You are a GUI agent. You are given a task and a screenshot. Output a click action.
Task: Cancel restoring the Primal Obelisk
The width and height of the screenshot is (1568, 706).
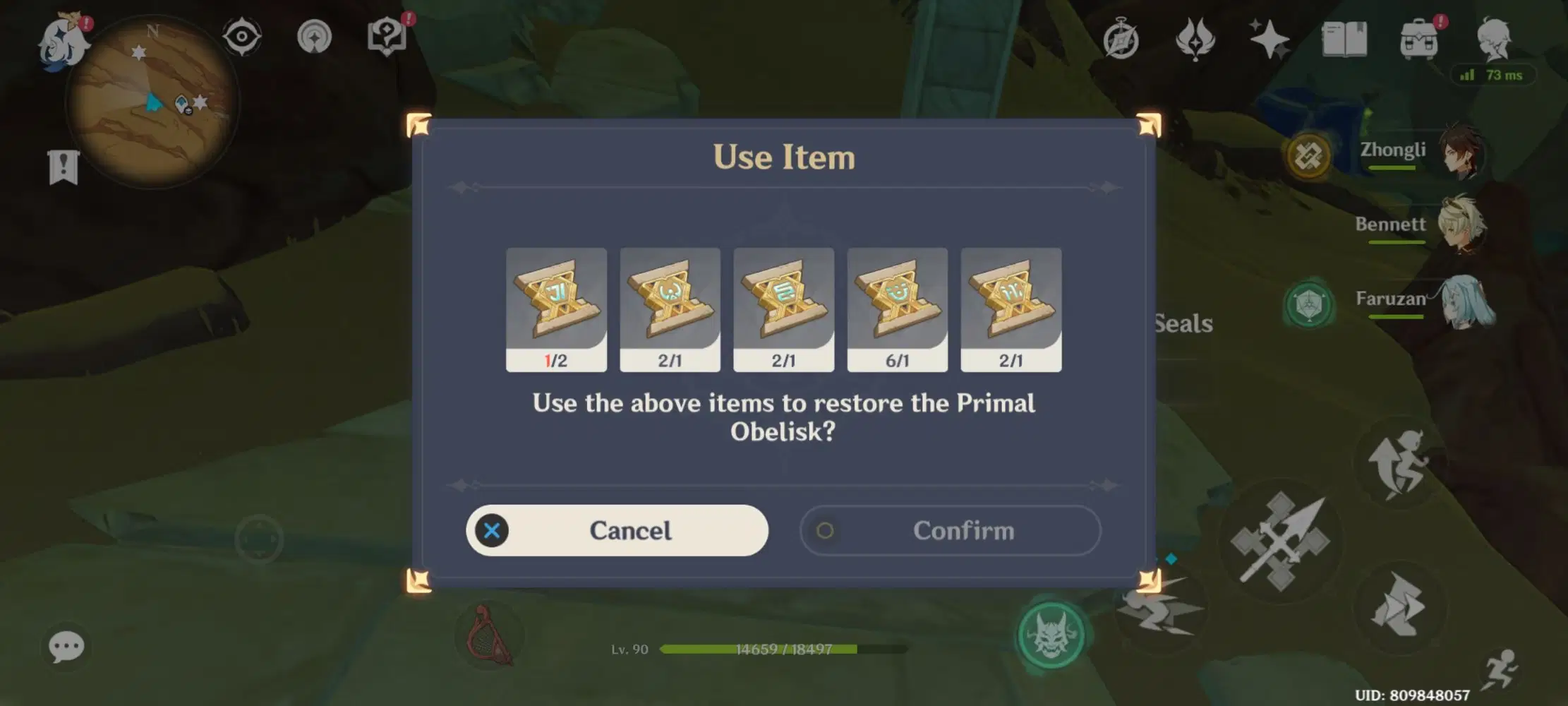tap(617, 530)
